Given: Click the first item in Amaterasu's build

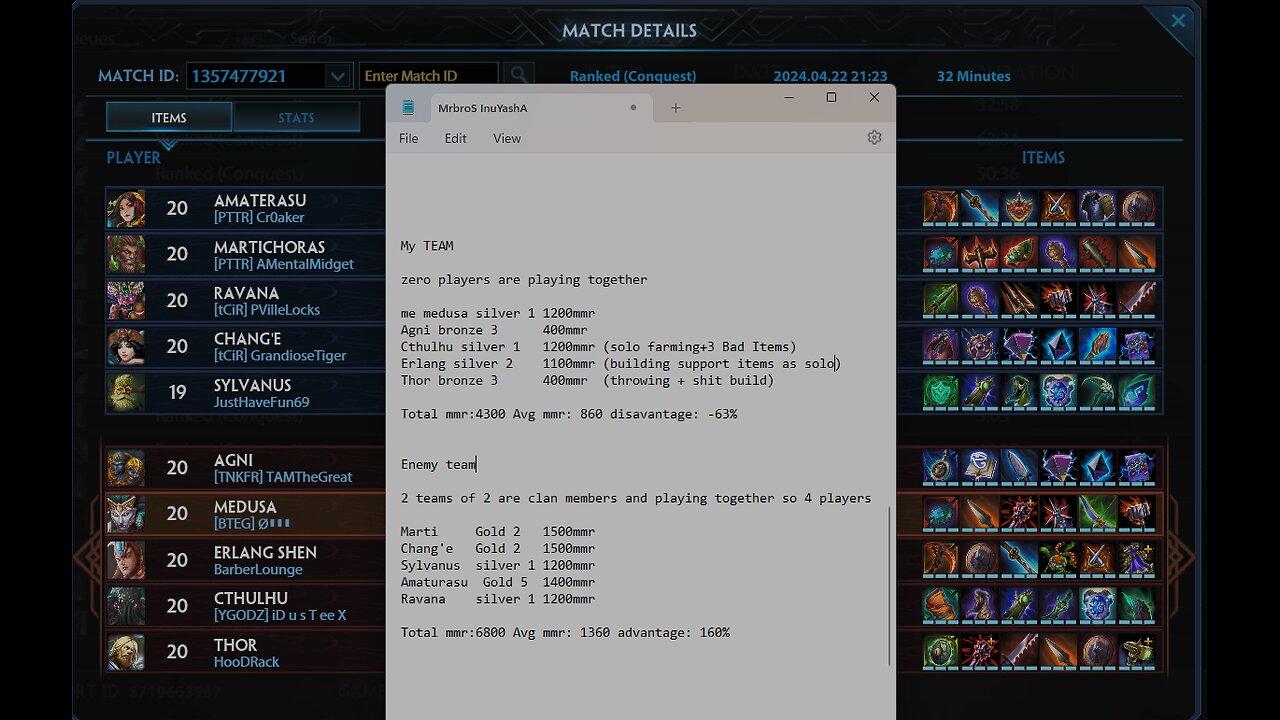Looking at the screenshot, I should [x=938, y=207].
